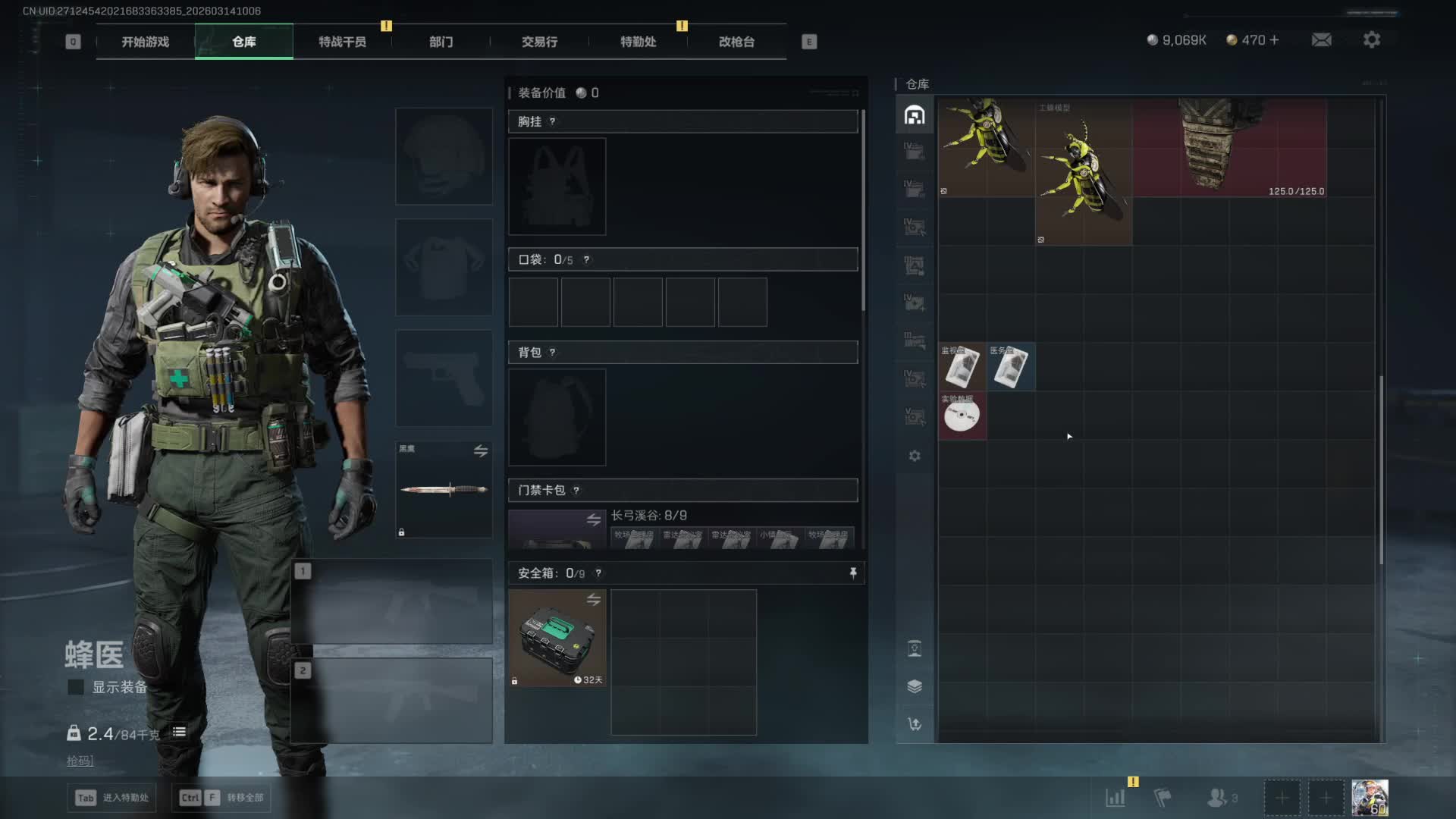Click the 进入特勤处 button
This screenshot has width=1456, height=819.
tap(112, 797)
